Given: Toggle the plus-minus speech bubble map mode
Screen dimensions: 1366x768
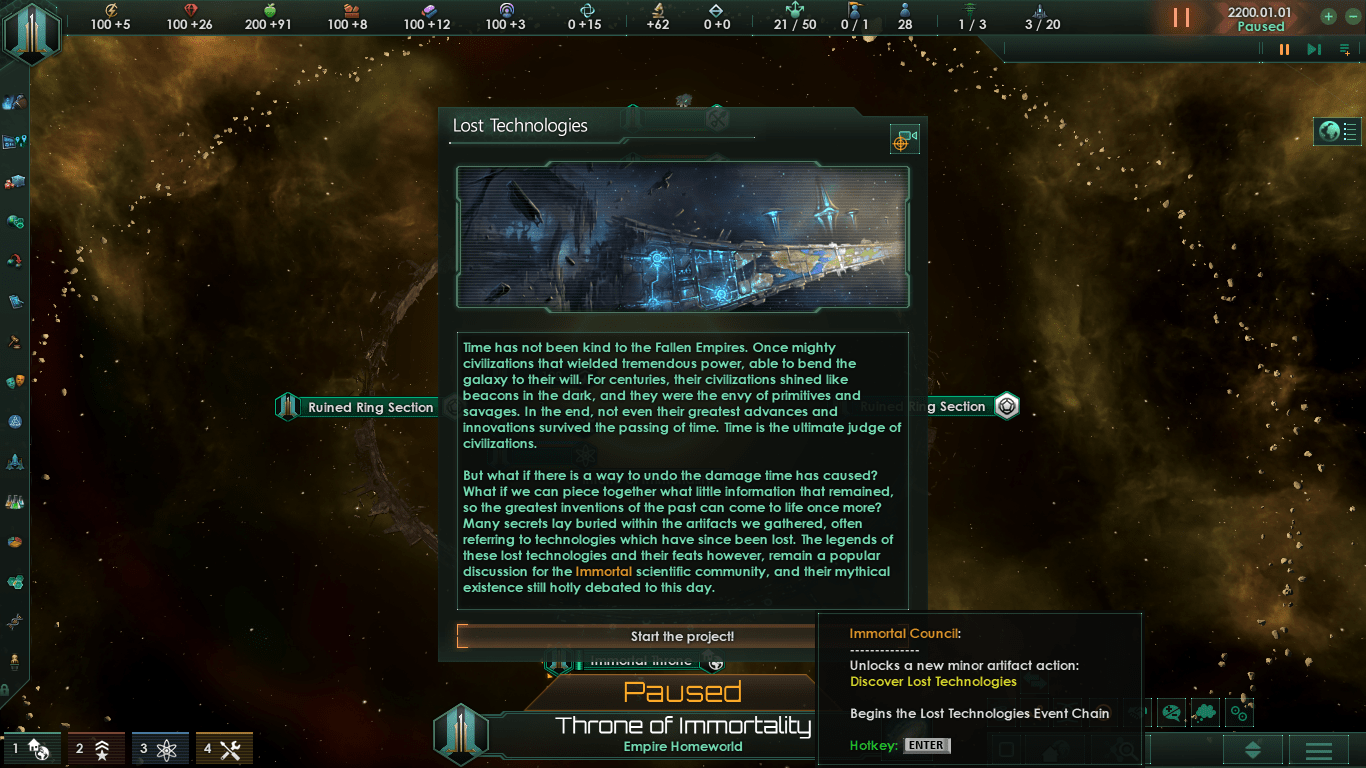Looking at the screenshot, I should [x=1171, y=713].
